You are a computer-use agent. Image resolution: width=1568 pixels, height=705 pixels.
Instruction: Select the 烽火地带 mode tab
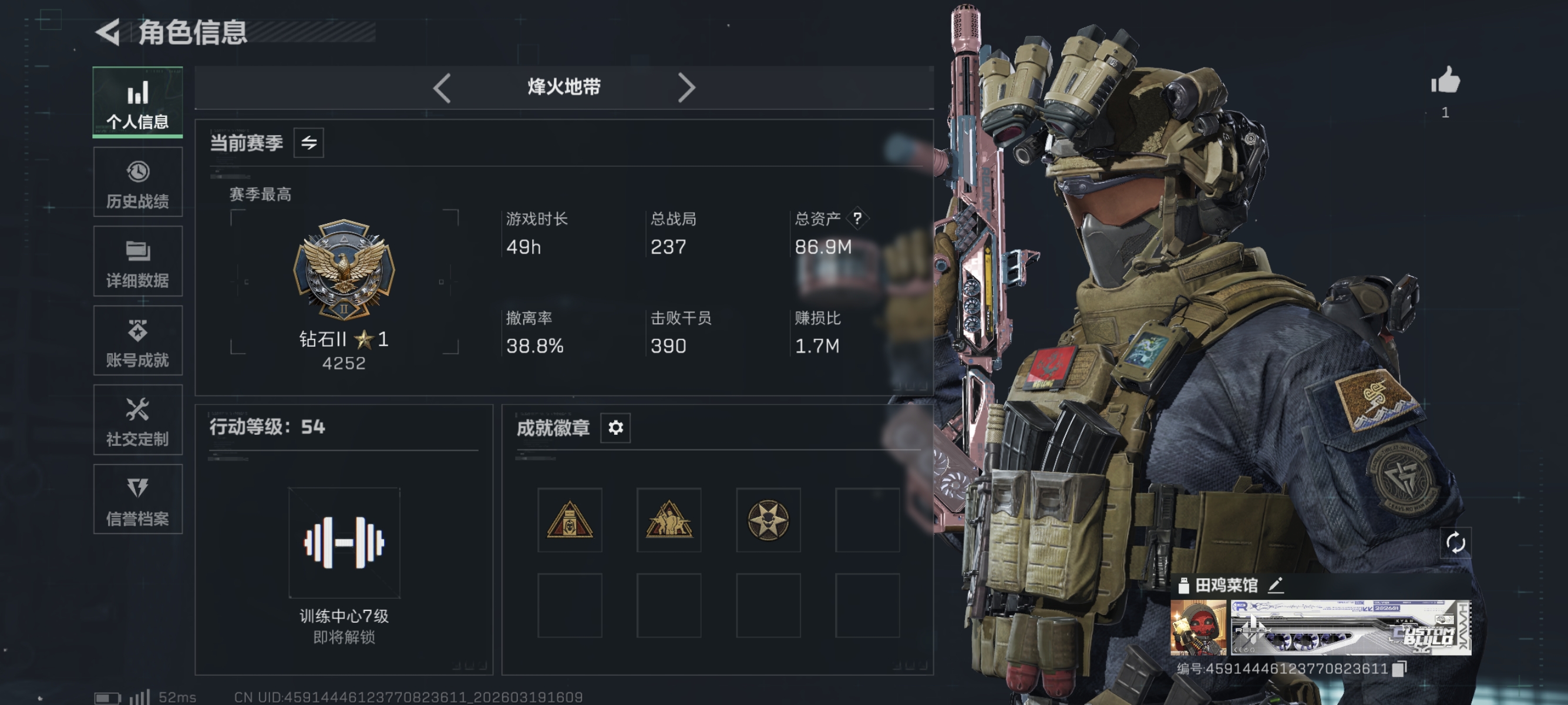click(x=563, y=87)
